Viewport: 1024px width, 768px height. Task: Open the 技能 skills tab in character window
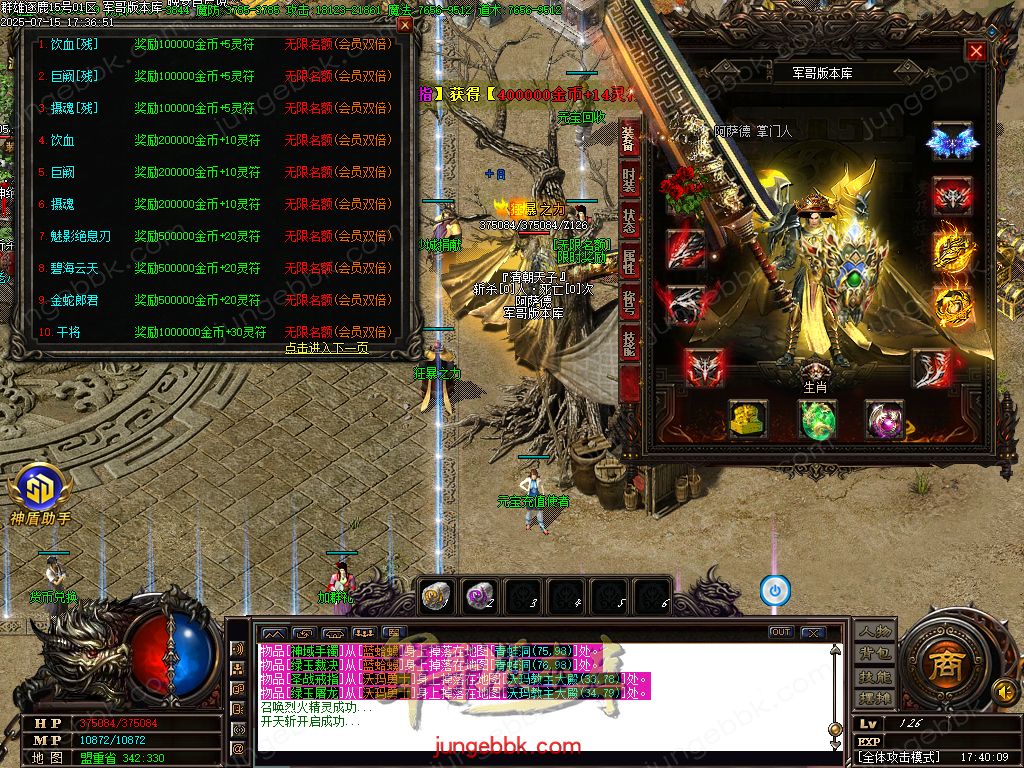[629, 343]
